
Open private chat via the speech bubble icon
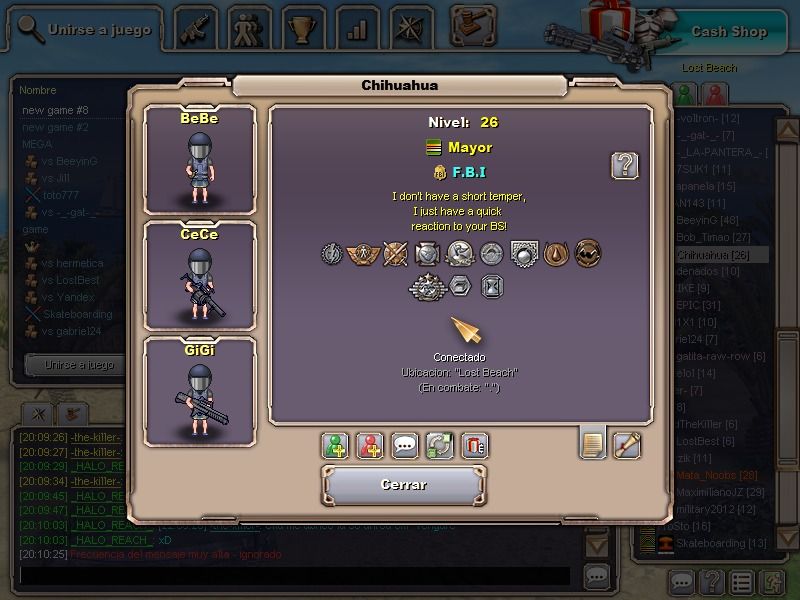coord(405,445)
